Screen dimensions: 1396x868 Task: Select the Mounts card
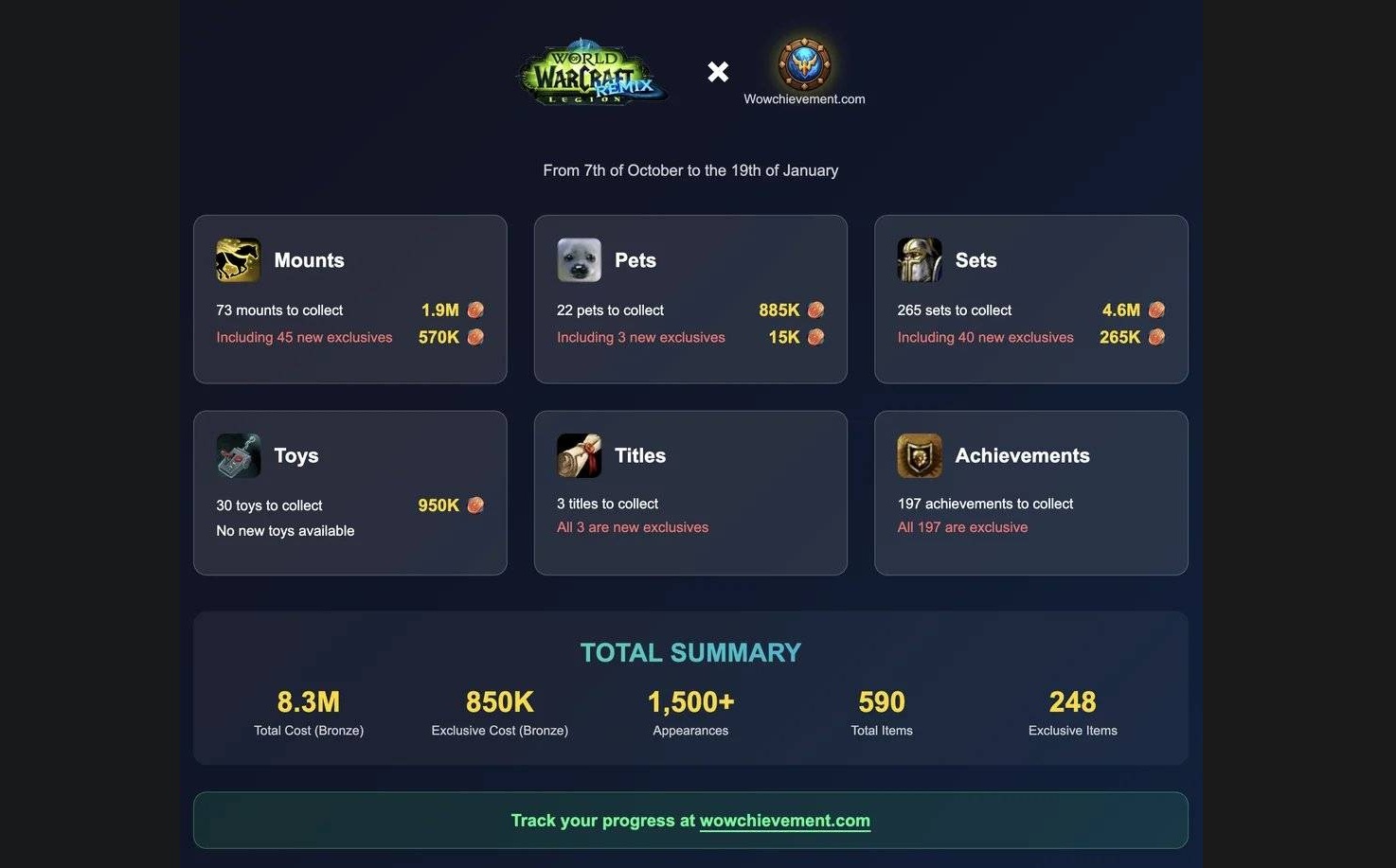349,299
